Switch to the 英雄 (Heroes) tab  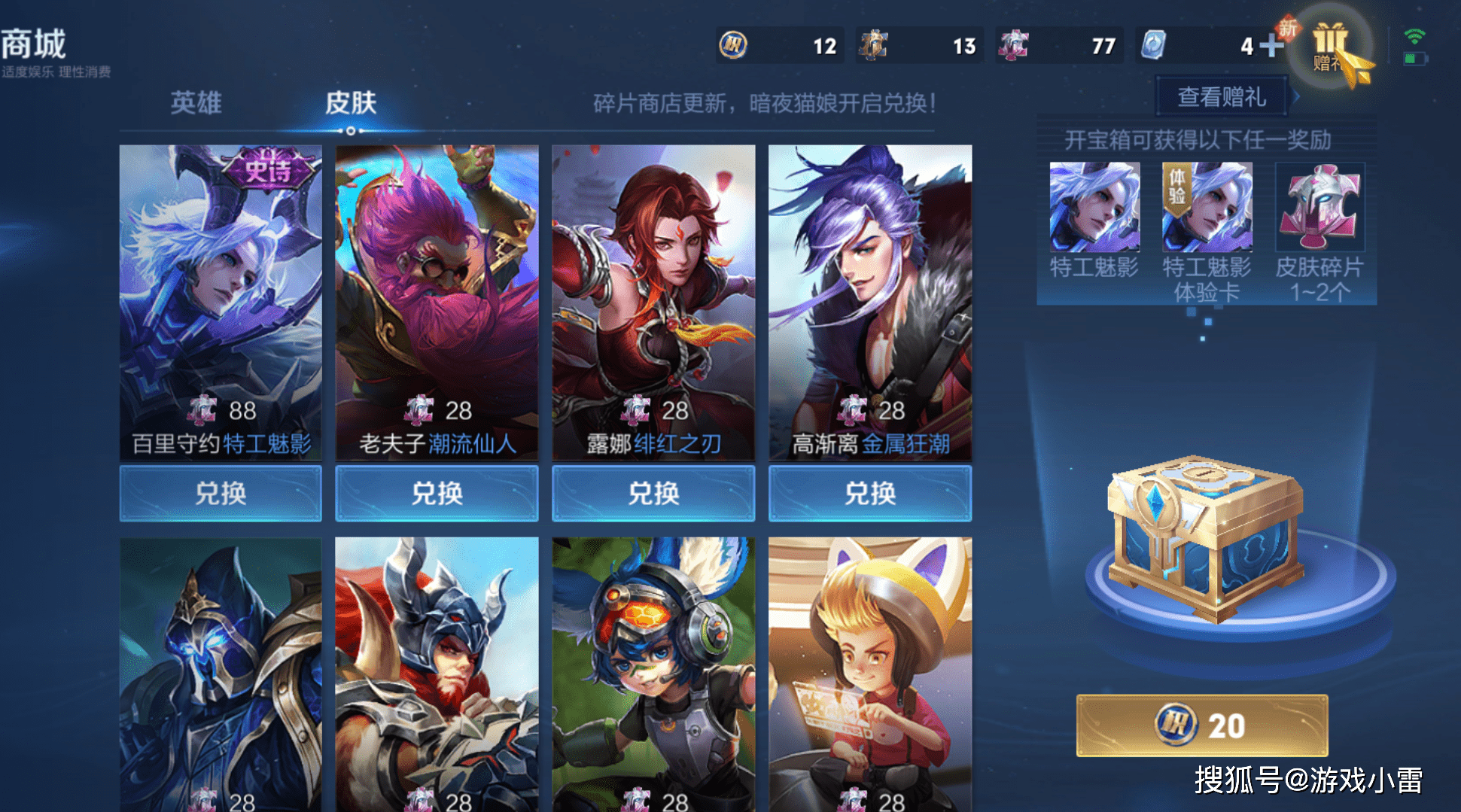(x=196, y=102)
